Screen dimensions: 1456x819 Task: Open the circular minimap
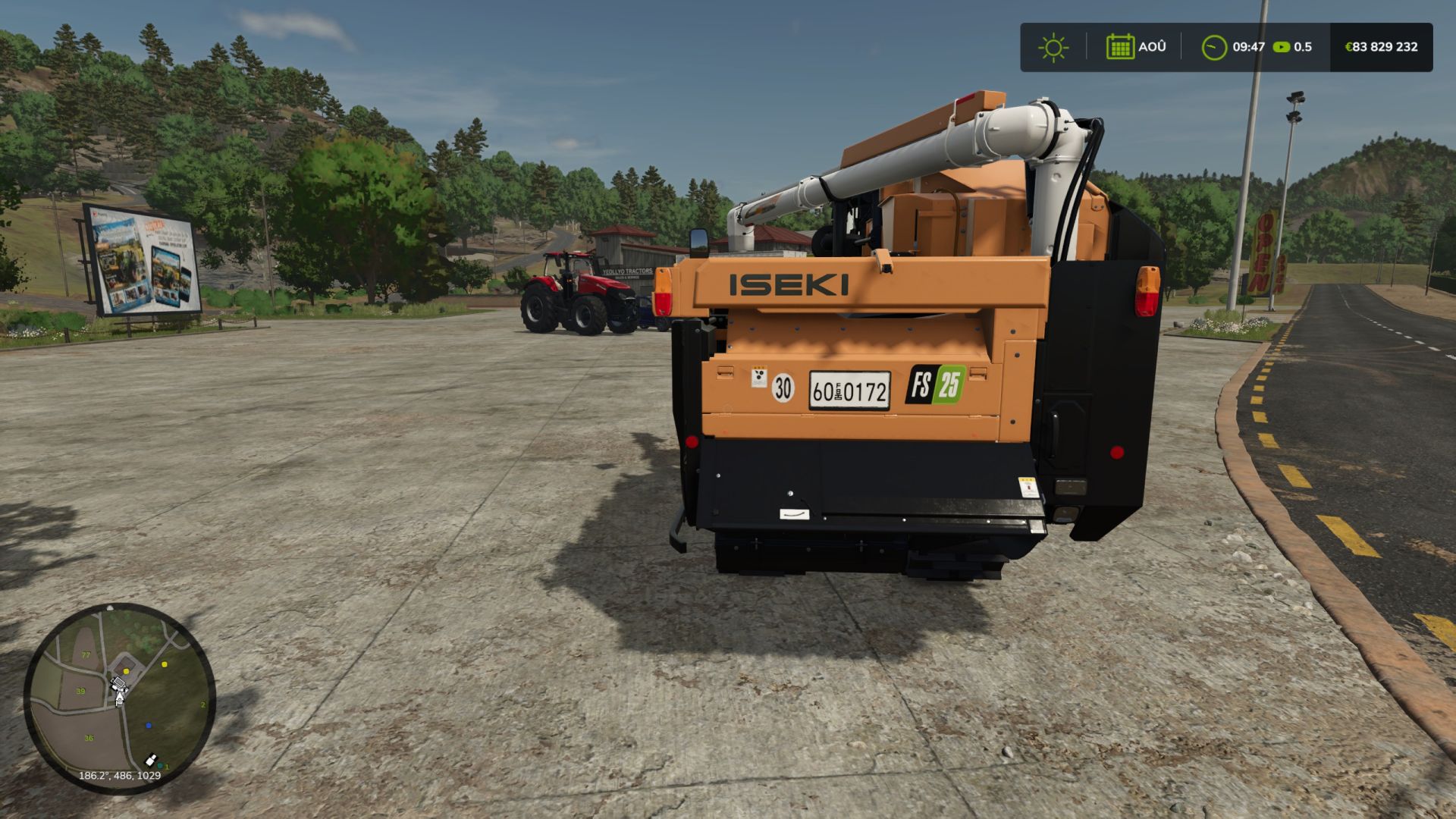coord(120,698)
